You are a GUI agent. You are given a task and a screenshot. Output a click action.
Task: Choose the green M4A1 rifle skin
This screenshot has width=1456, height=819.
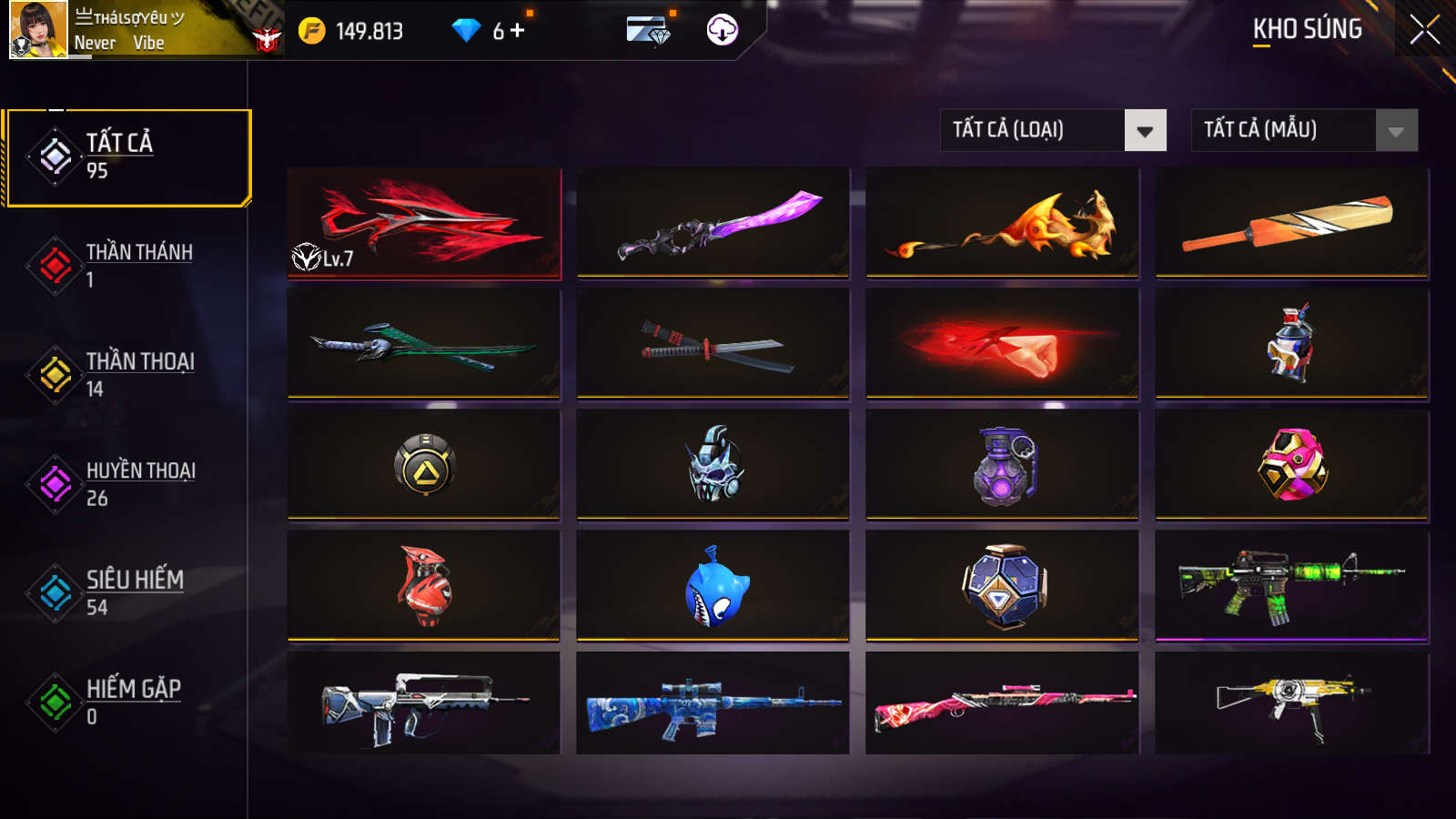tap(1291, 587)
